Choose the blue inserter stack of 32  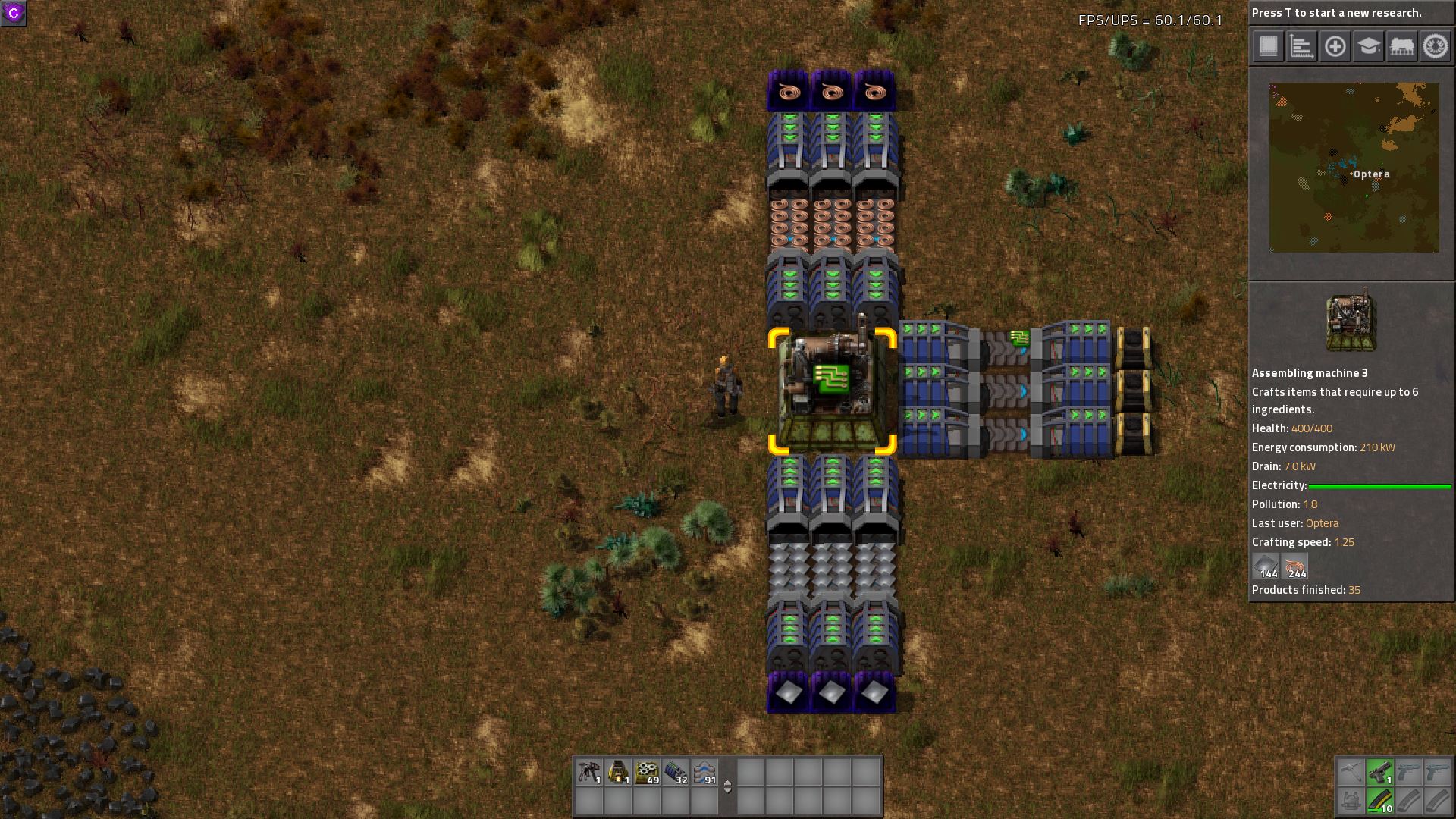tap(676, 772)
